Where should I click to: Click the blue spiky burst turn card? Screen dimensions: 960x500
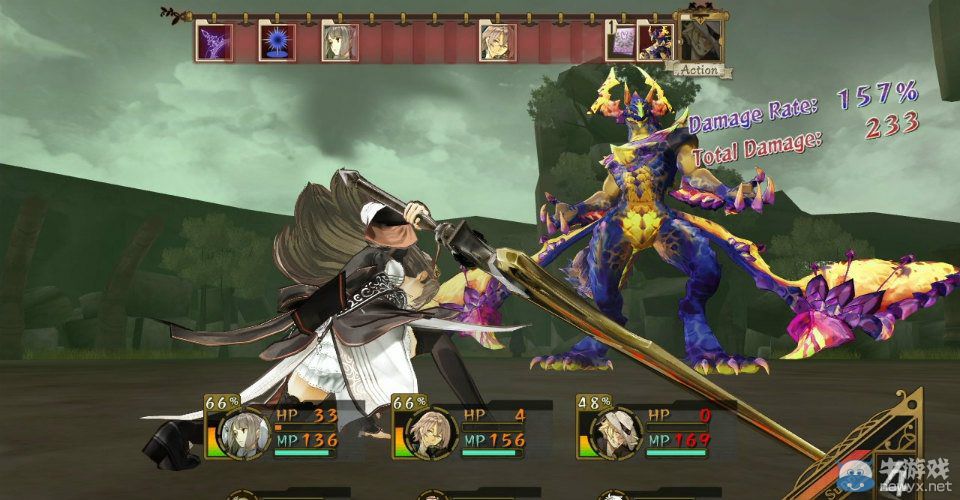click(273, 43)
